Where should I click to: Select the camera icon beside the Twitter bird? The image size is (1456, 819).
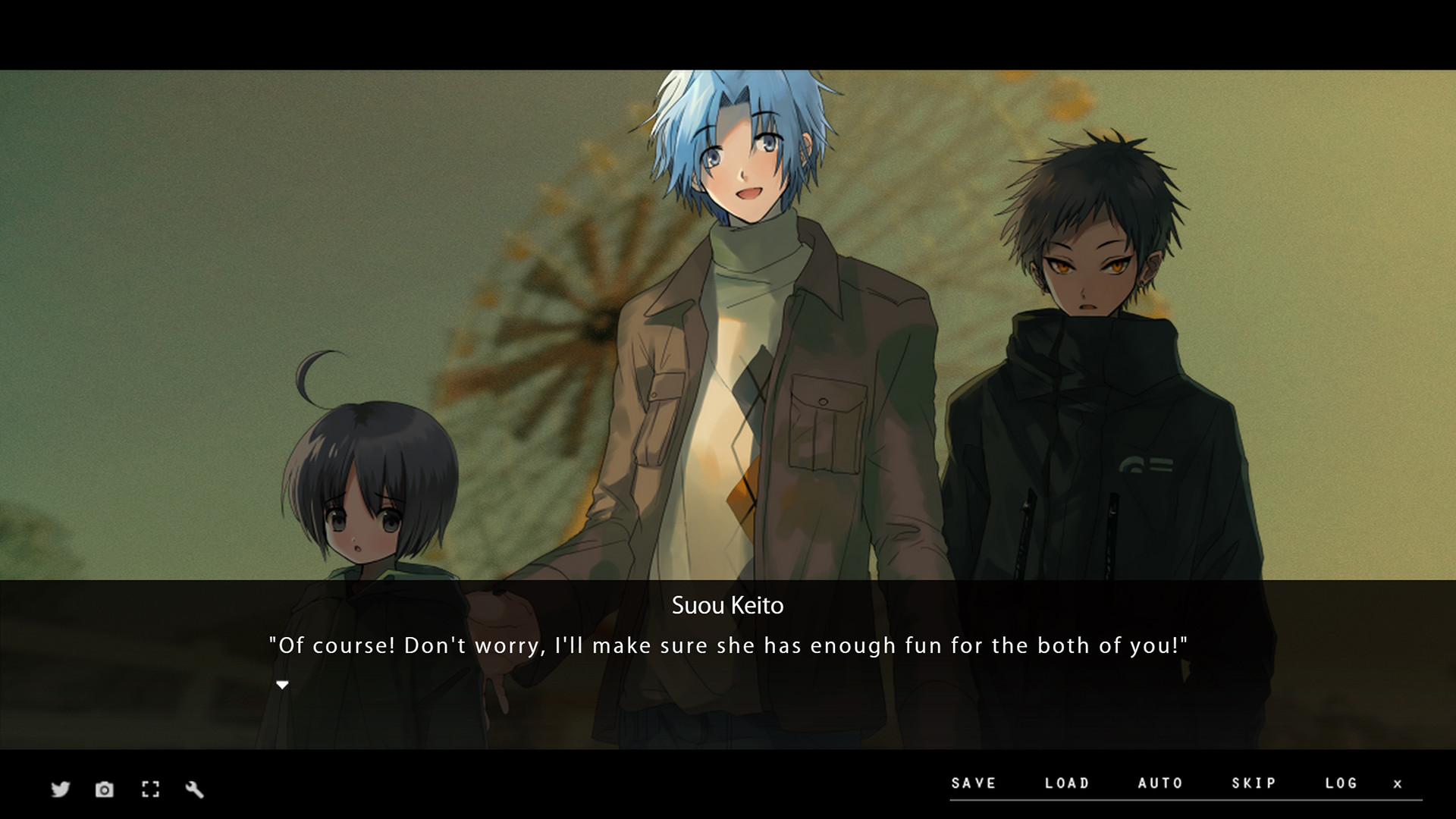click(104, 789)
